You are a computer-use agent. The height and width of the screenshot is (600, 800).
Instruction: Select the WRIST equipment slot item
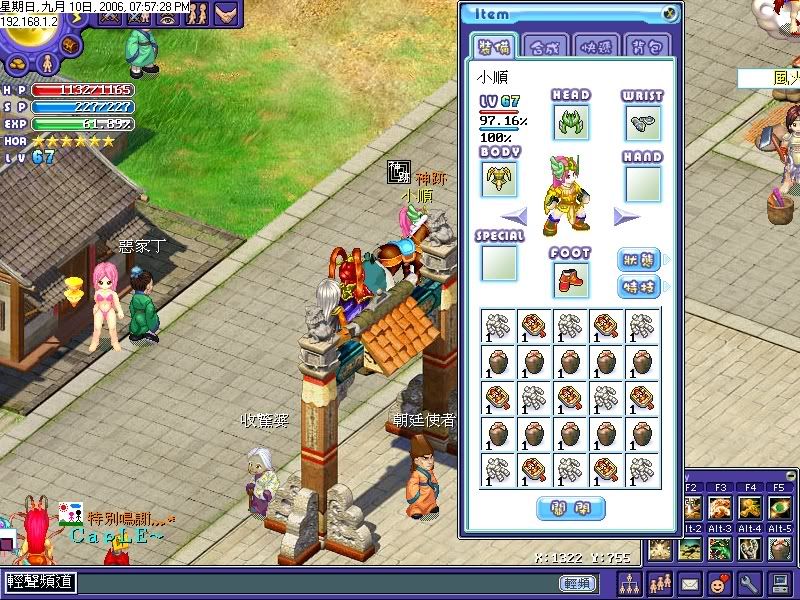coord(643,122)
